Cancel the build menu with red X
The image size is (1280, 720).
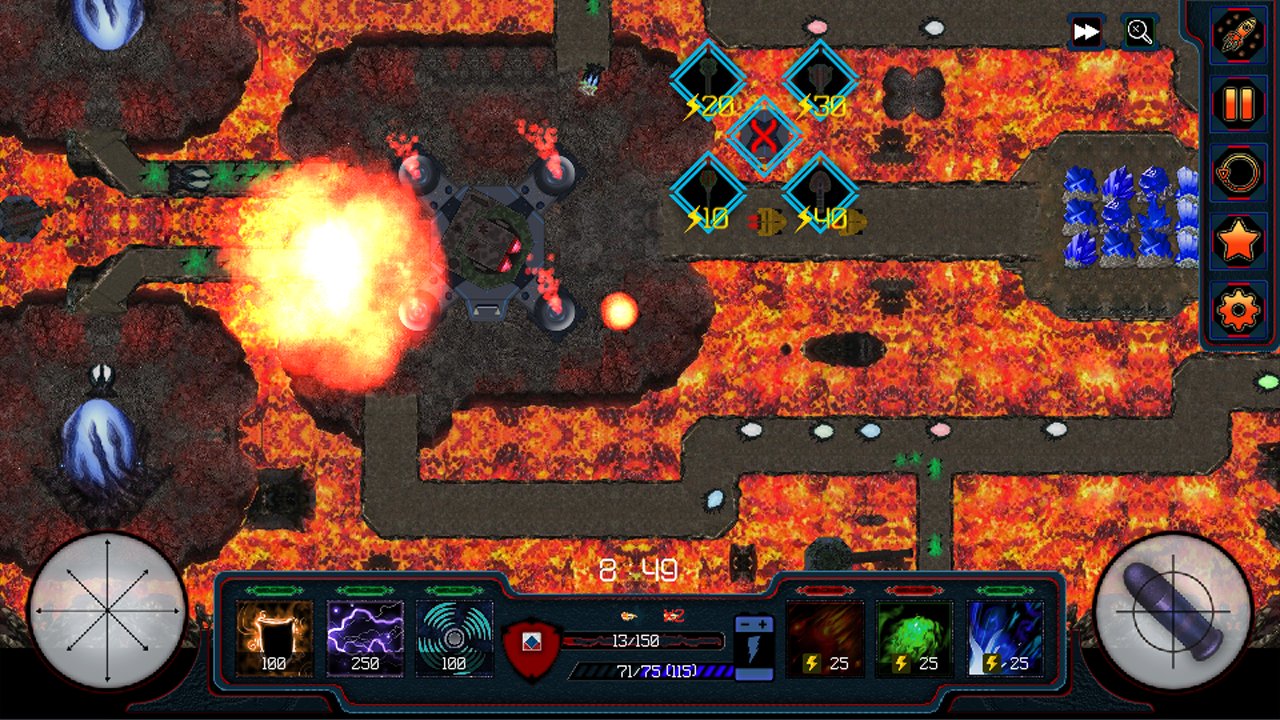pos(764,135)
